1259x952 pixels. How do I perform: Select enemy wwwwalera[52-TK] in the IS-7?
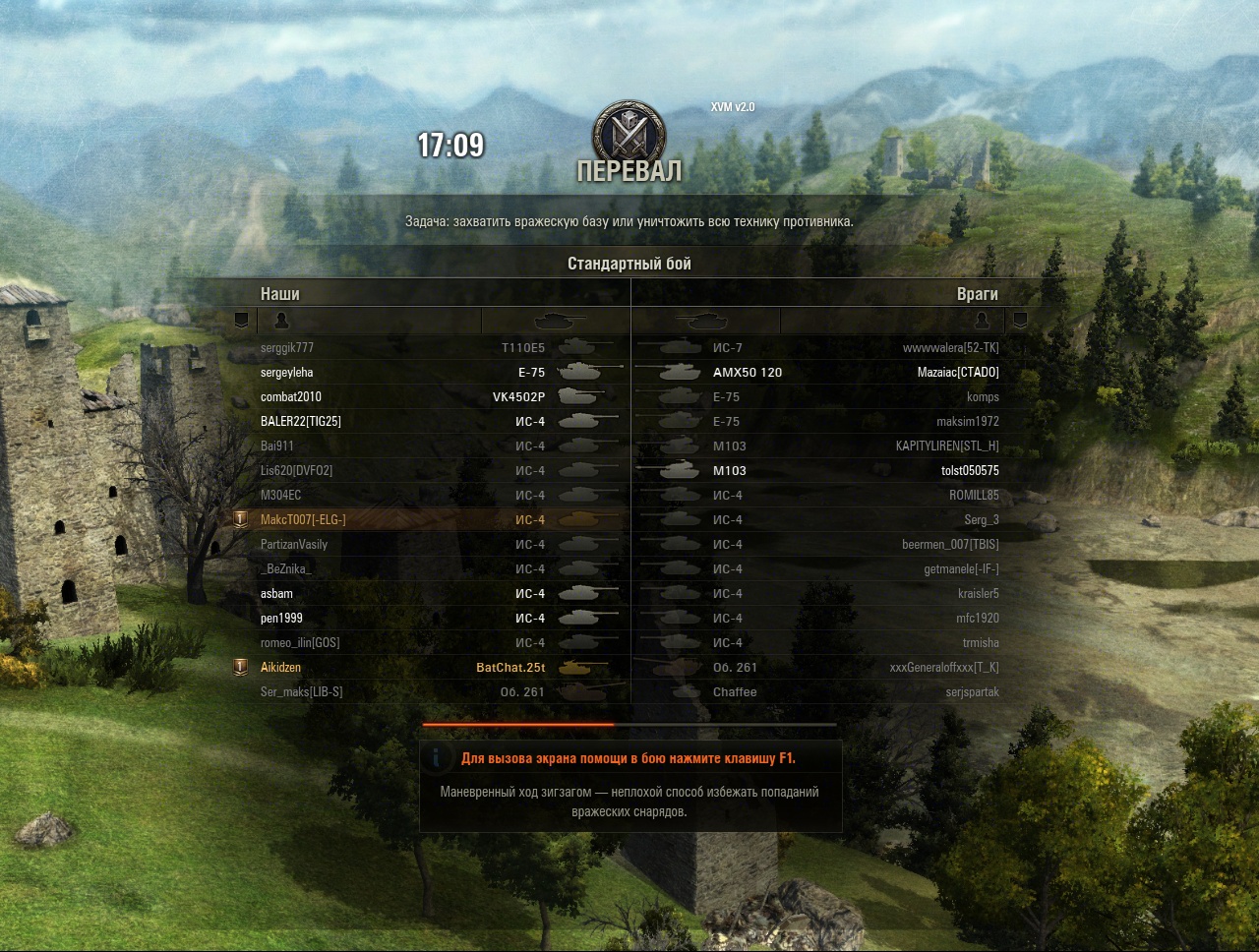[950, 348]
